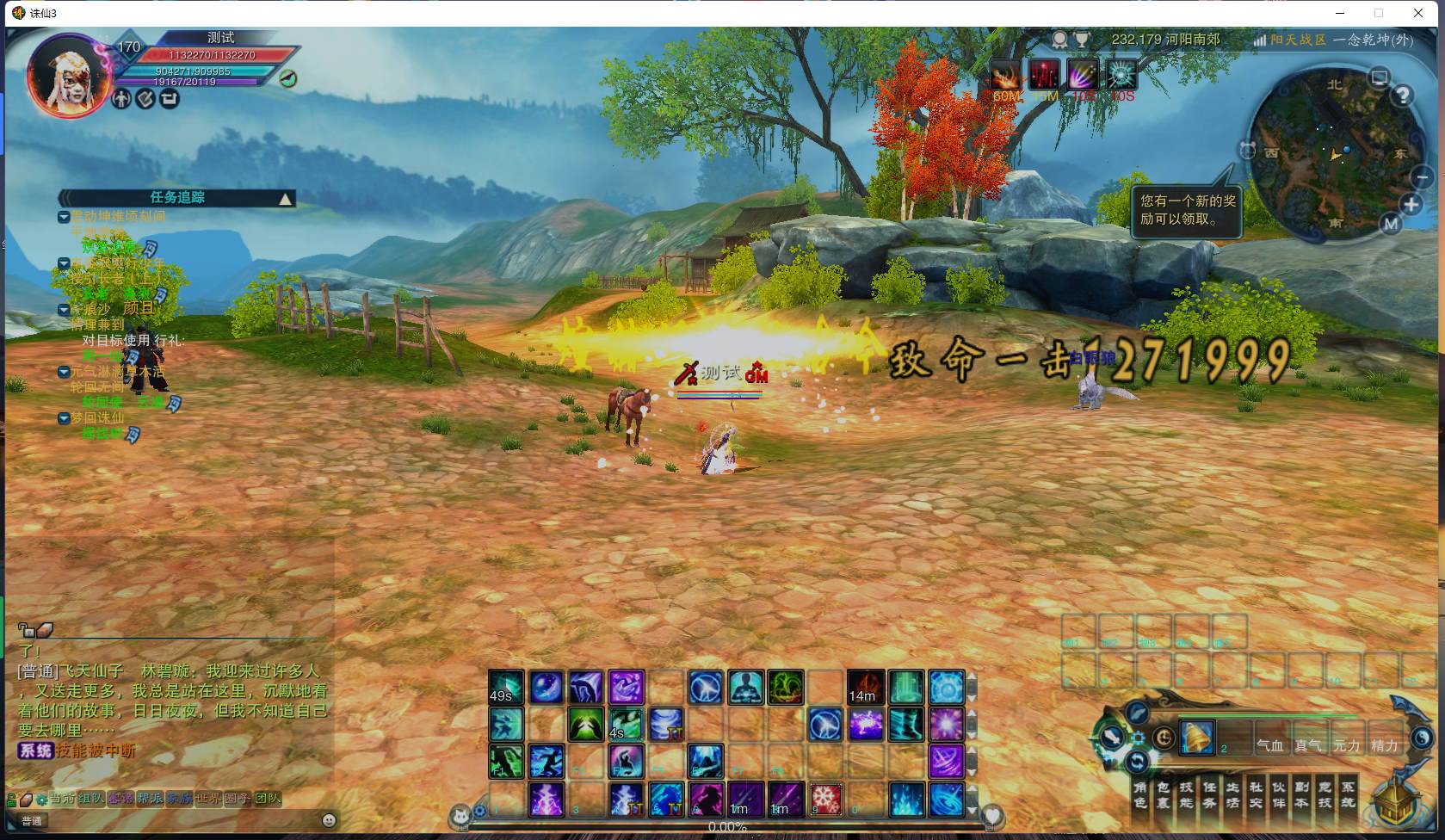Open the 技能 skills menu
1445x840 pixels.
pyautogui.click(x=1186, y=794)
